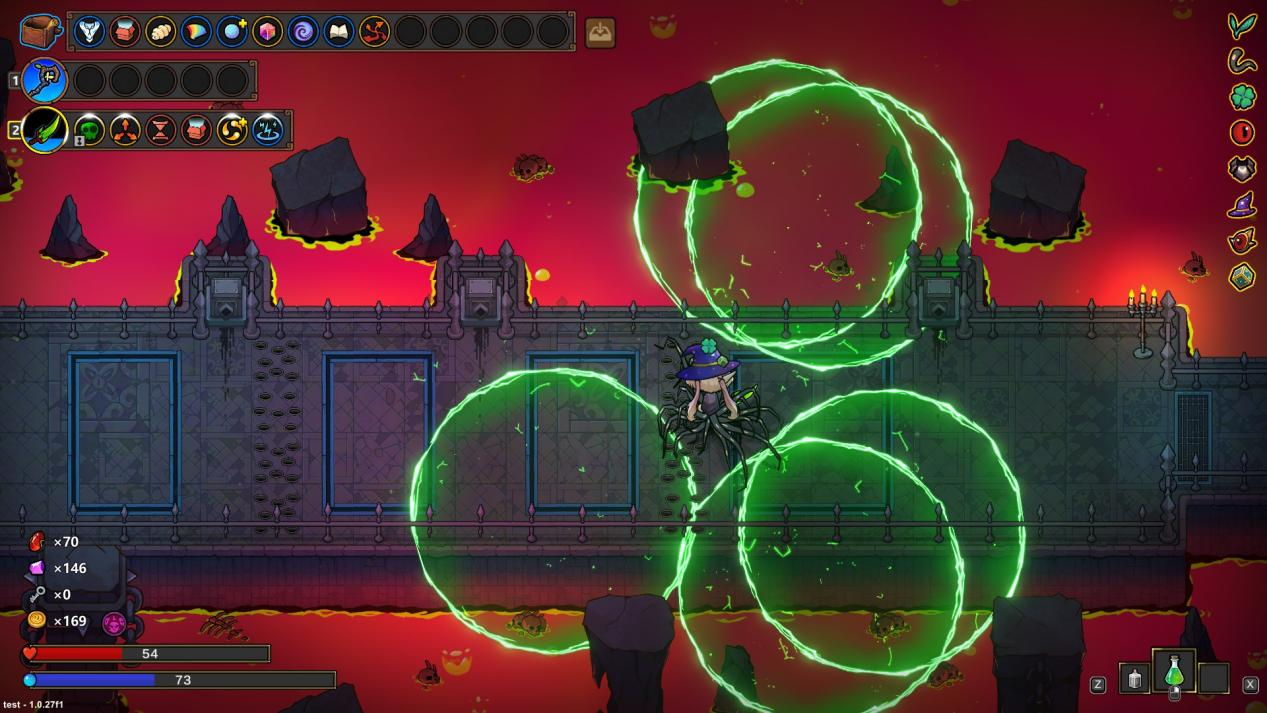The width and height of the screenshot is (1267, 713).
Task: Select the open book spell slot
Action: (339, 32)
